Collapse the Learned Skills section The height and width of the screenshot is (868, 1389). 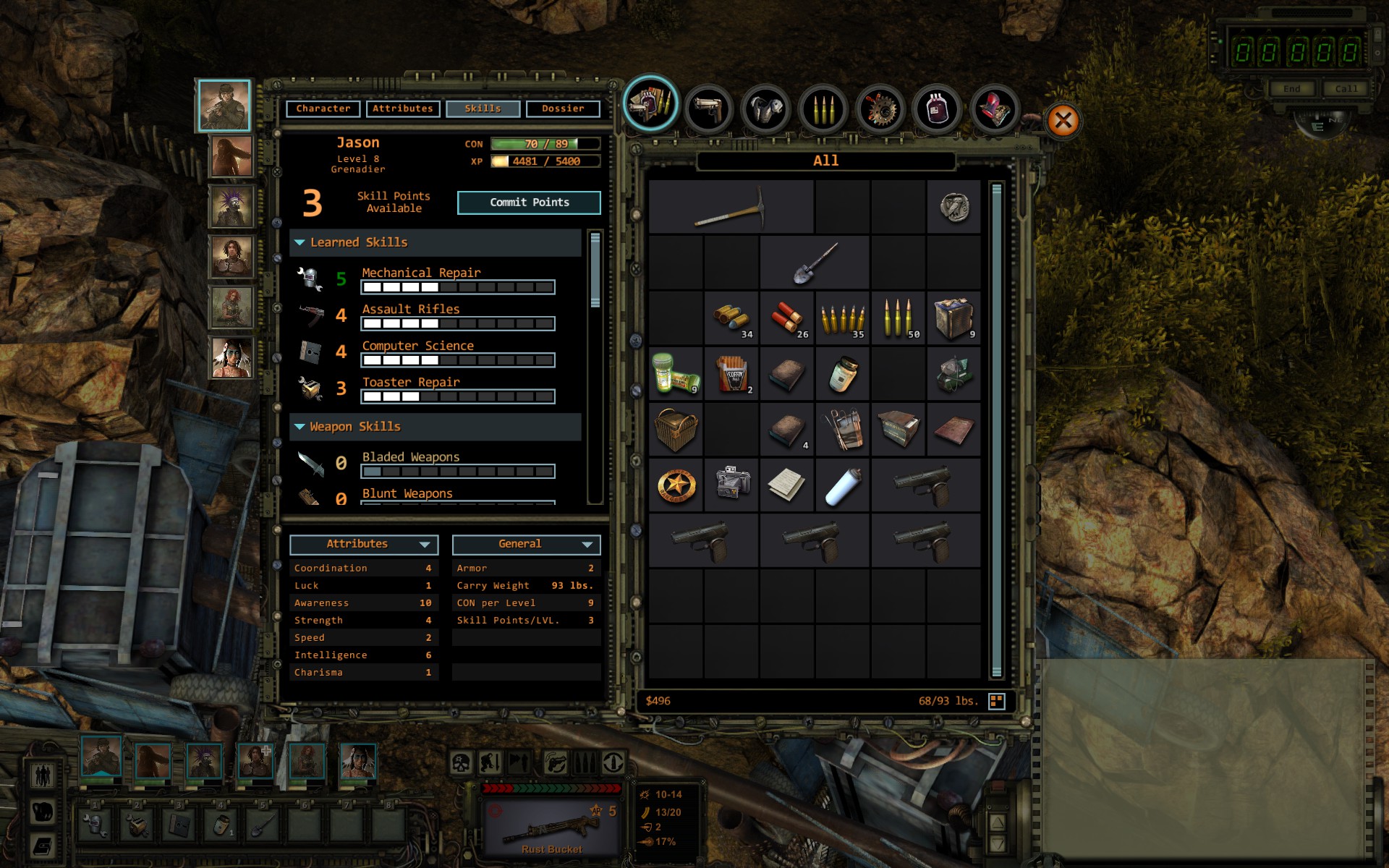click(x=300, y=243)
